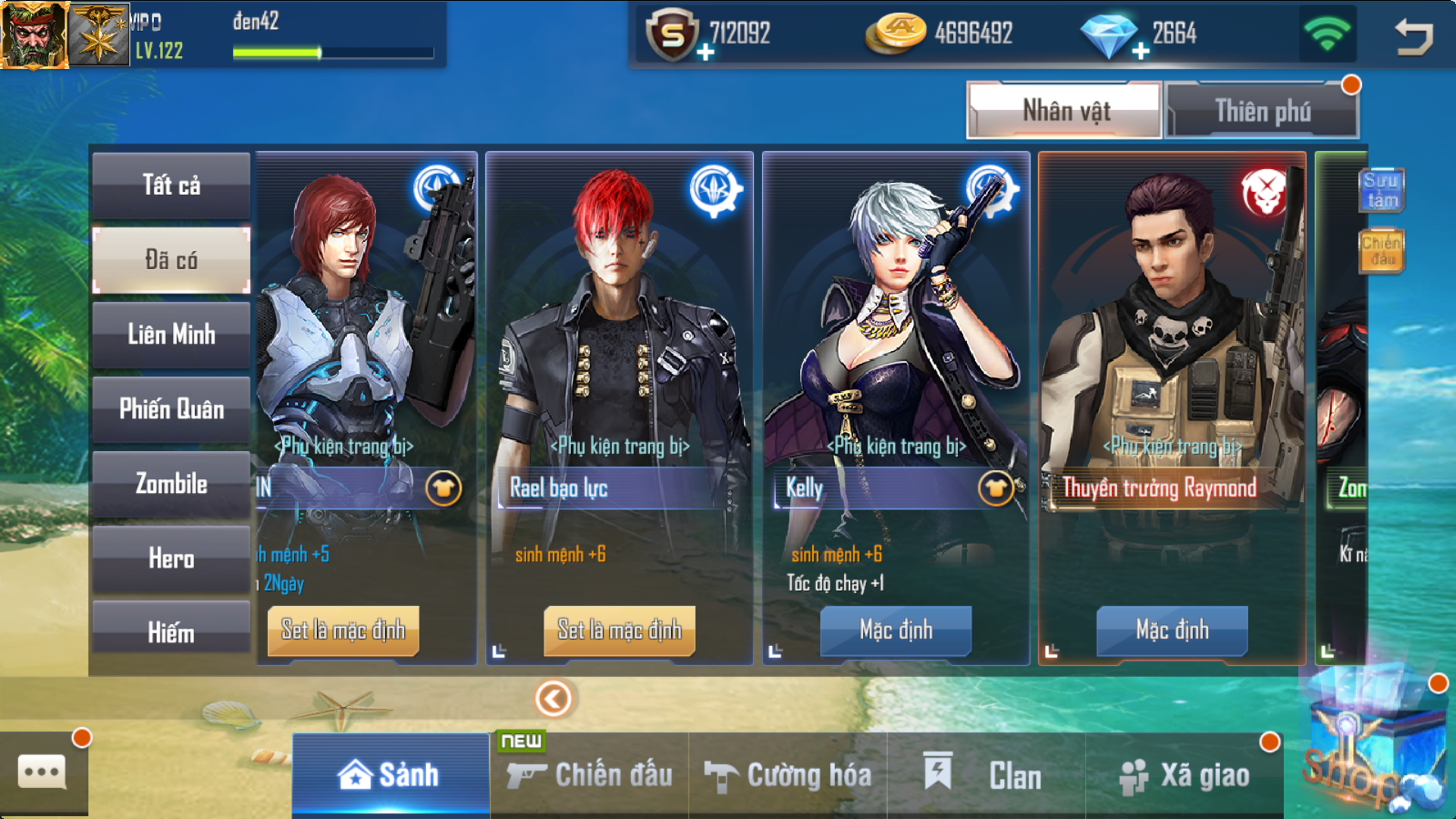Show all characters with Tất cả
Screen dimensions: 1456x819
[x=171, y=186]
